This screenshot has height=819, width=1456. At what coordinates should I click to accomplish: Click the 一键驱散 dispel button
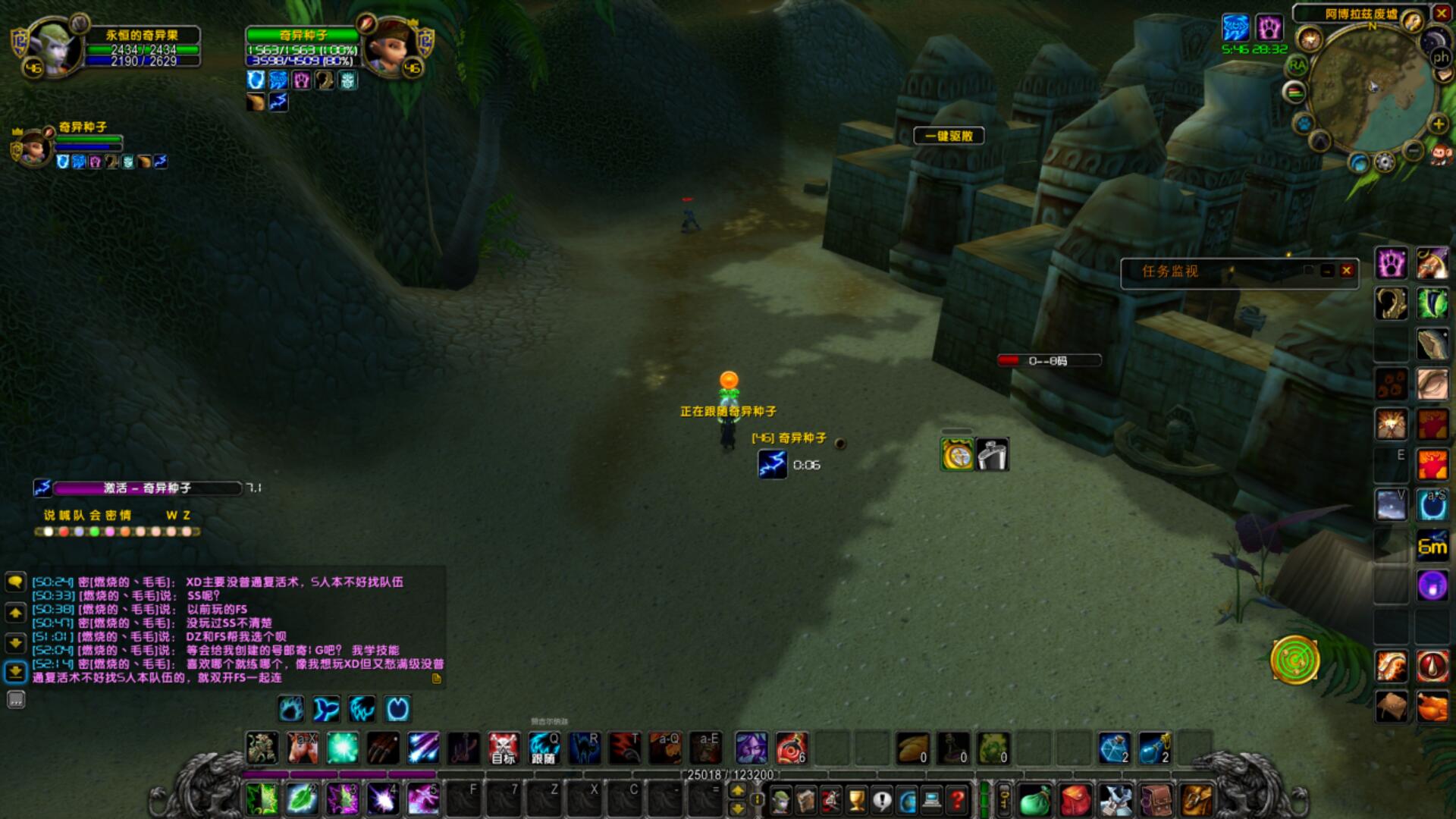[949, 136]
